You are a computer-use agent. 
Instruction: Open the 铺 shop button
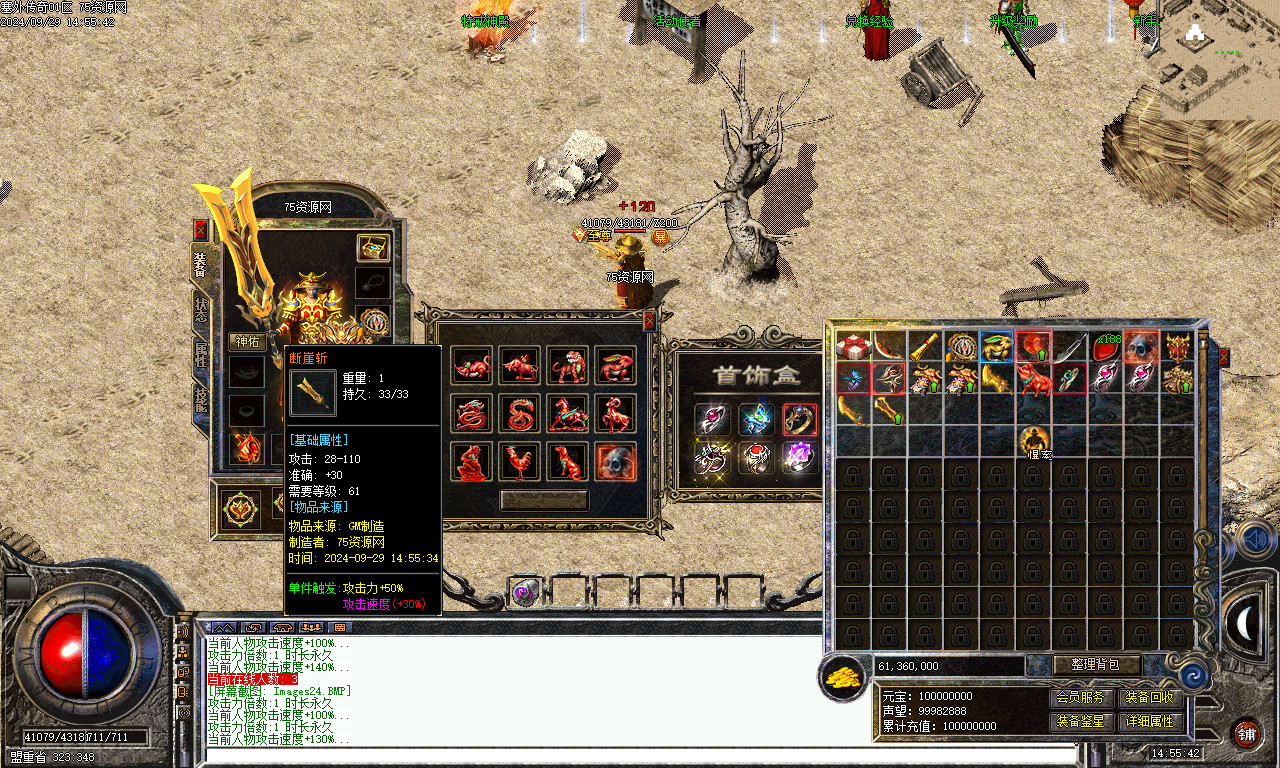point(1246,733)
